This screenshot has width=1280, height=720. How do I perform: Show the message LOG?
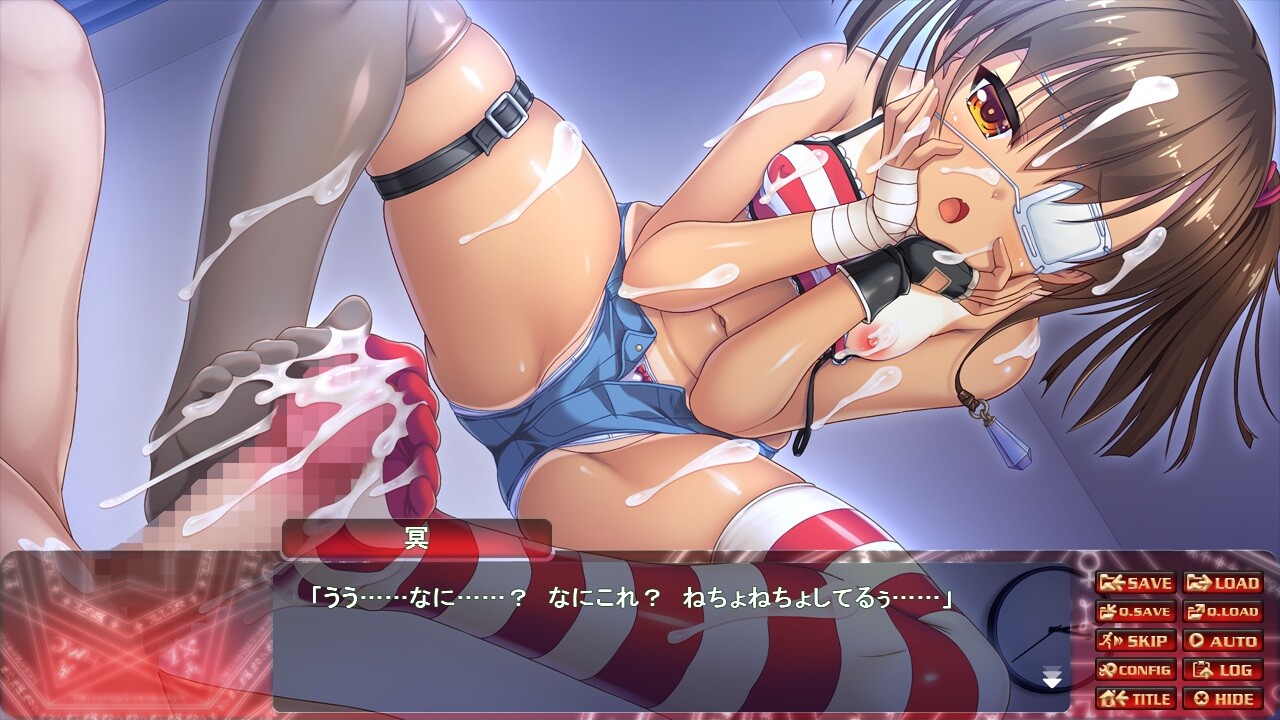click(x=1222, y=670)
